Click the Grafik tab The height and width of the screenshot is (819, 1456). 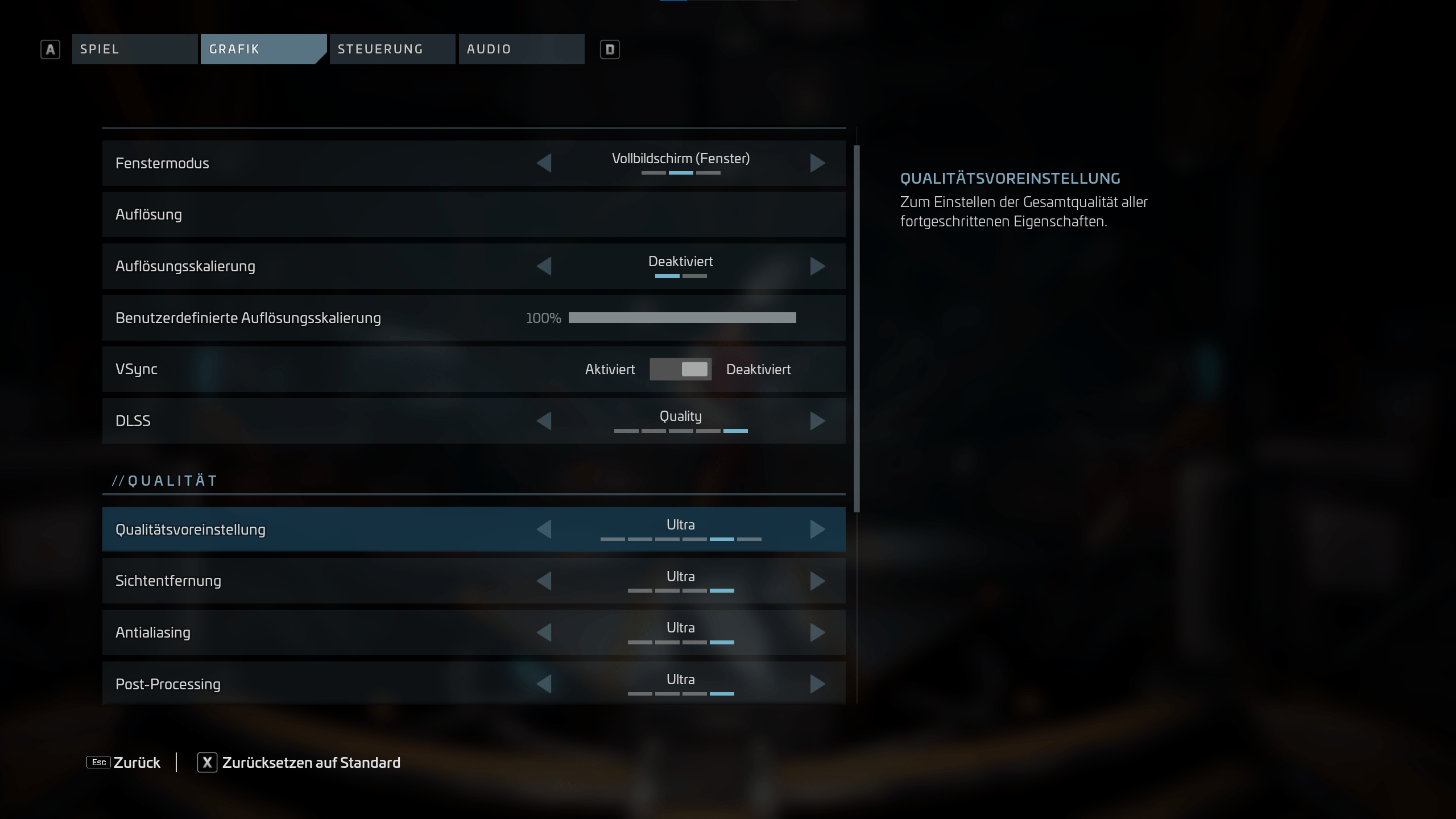click(x=263, y=49)
